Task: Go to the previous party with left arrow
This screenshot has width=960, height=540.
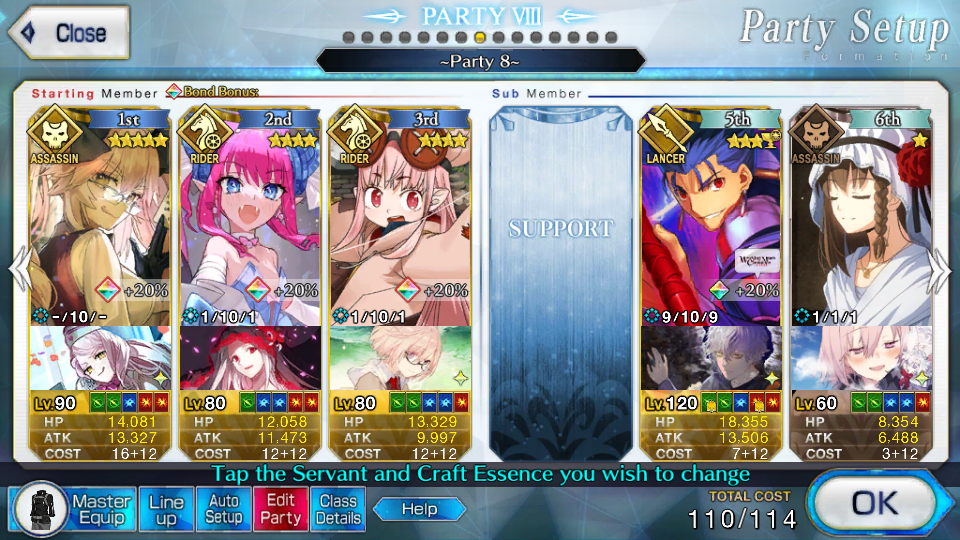Action: tap(16, 270)
